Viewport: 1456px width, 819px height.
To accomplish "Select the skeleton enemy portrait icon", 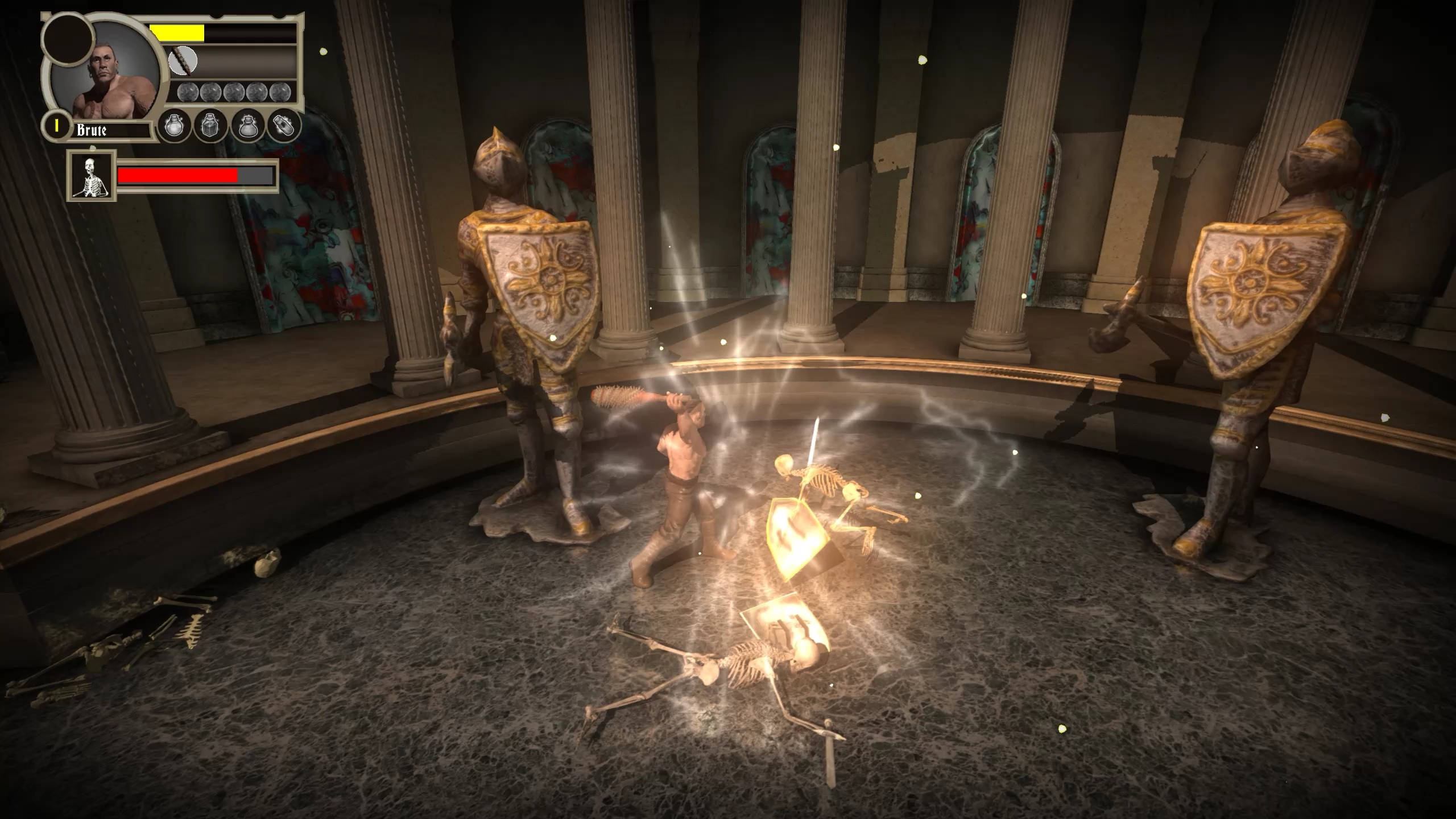I will [91, 178].
